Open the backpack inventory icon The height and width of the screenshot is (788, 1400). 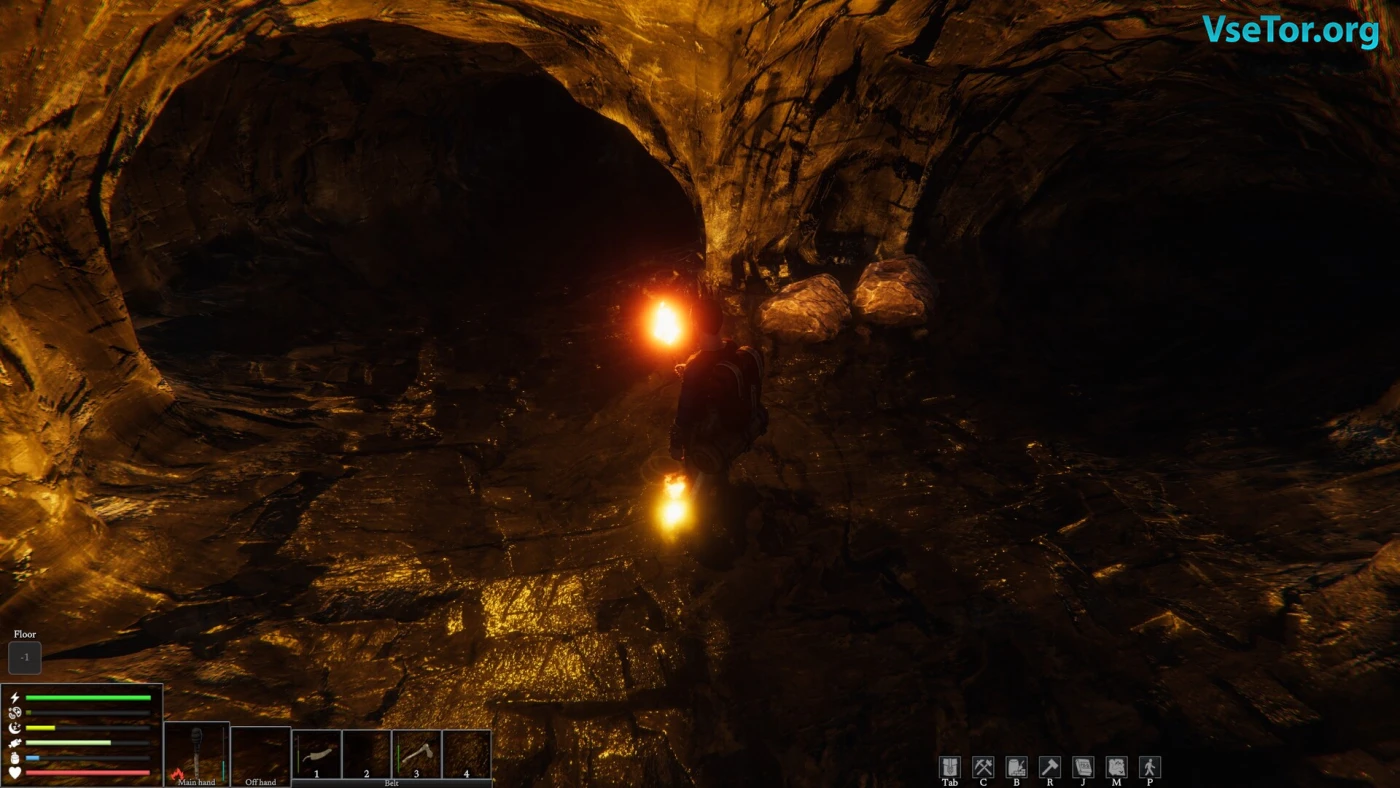[x=950, y=767]
